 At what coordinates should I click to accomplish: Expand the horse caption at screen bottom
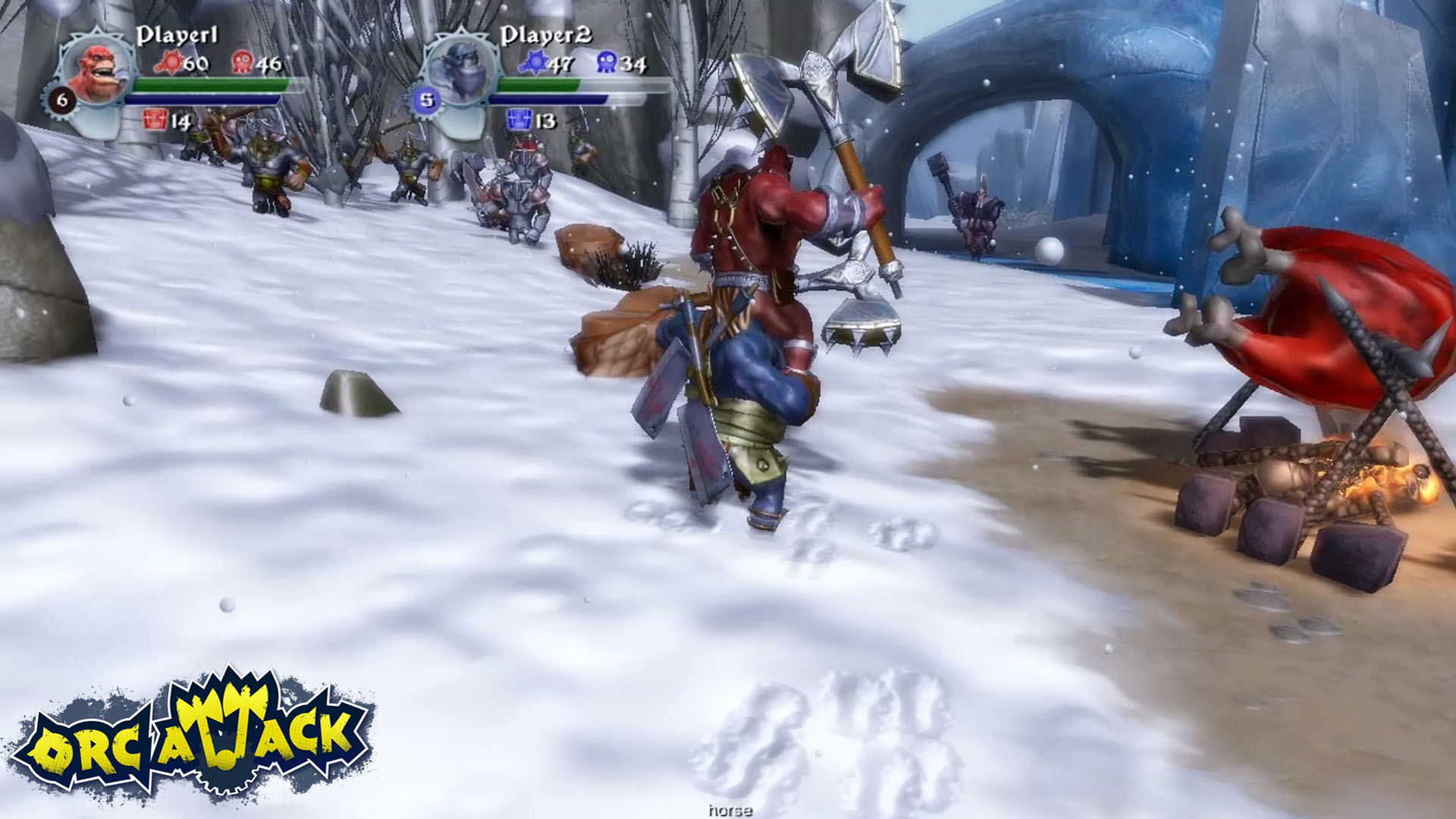tap(730, 811)
